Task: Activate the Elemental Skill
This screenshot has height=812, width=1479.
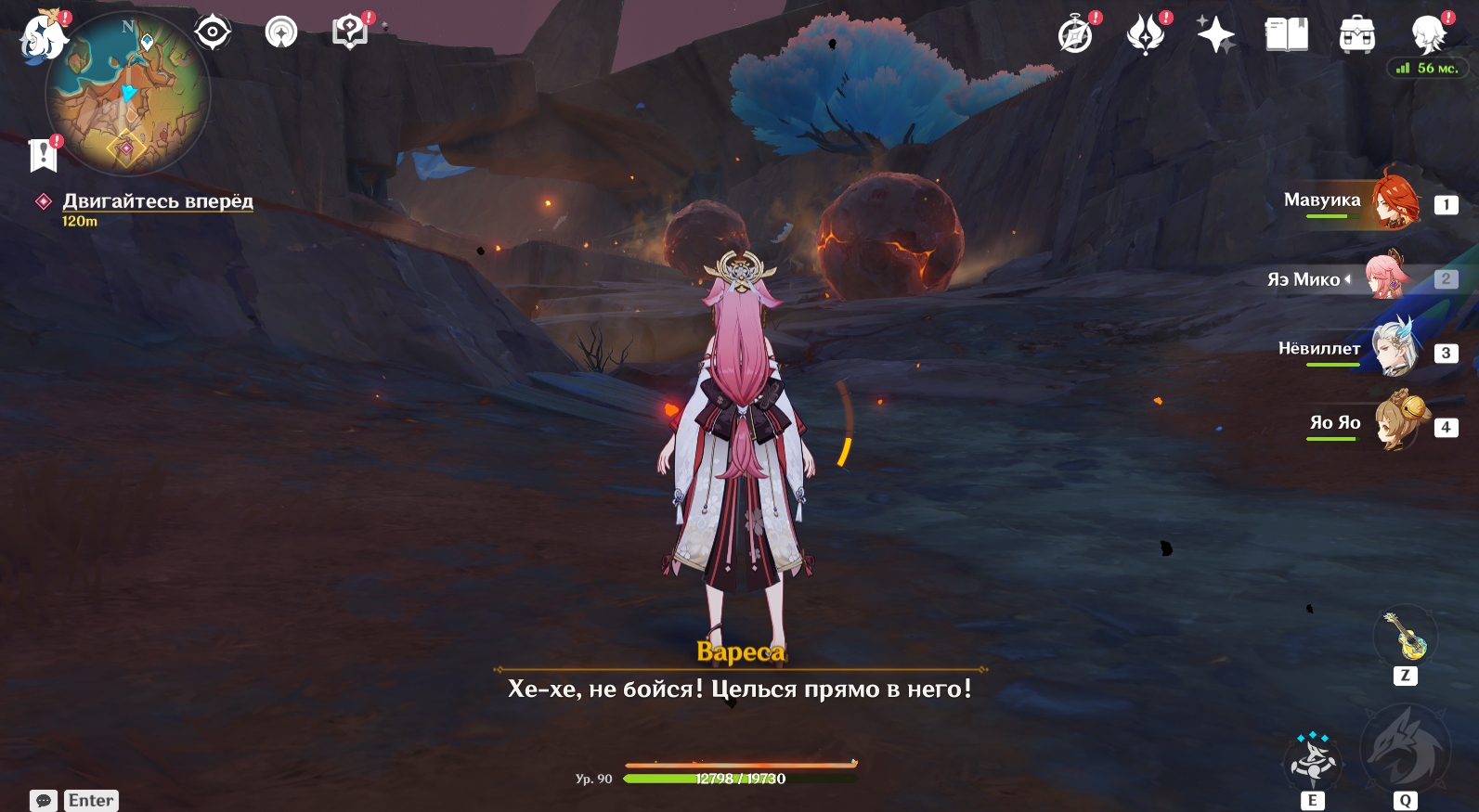Action: [x=1313, y=761]
